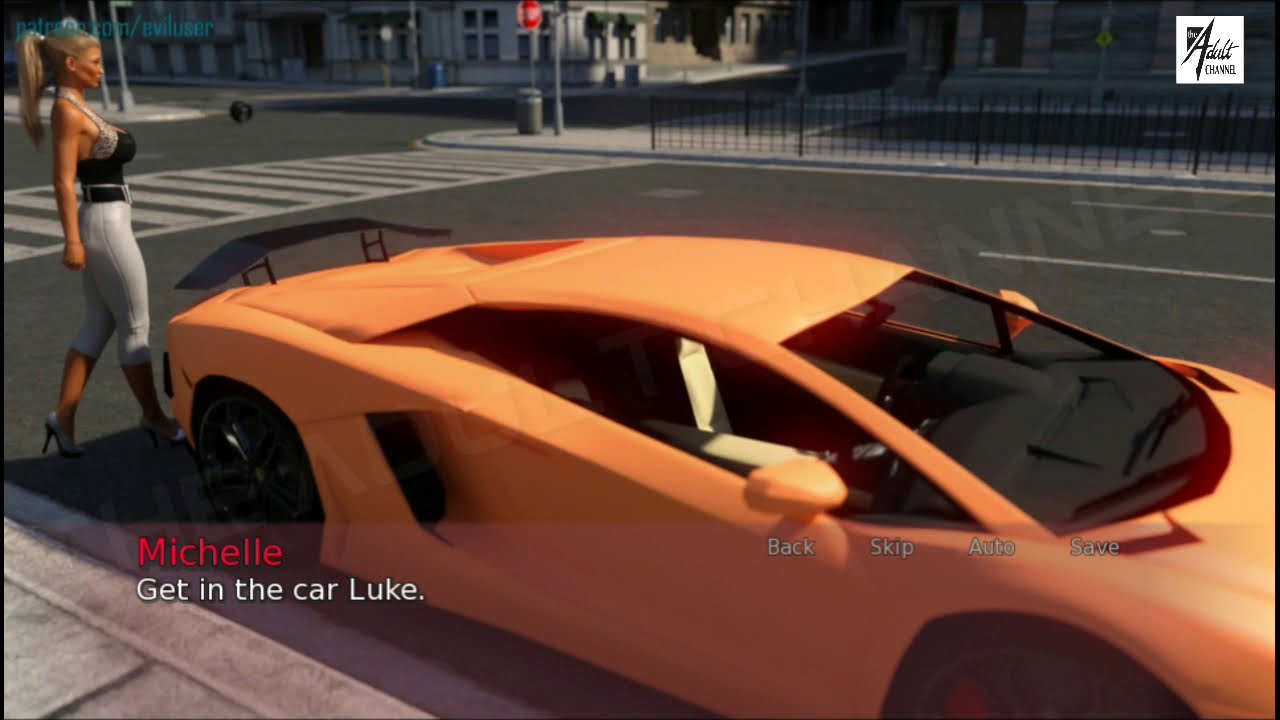Viewport: 1280px width, 720px height.
Task: Click Michelle's name label in the dialogue box
Action: point(210,551)
